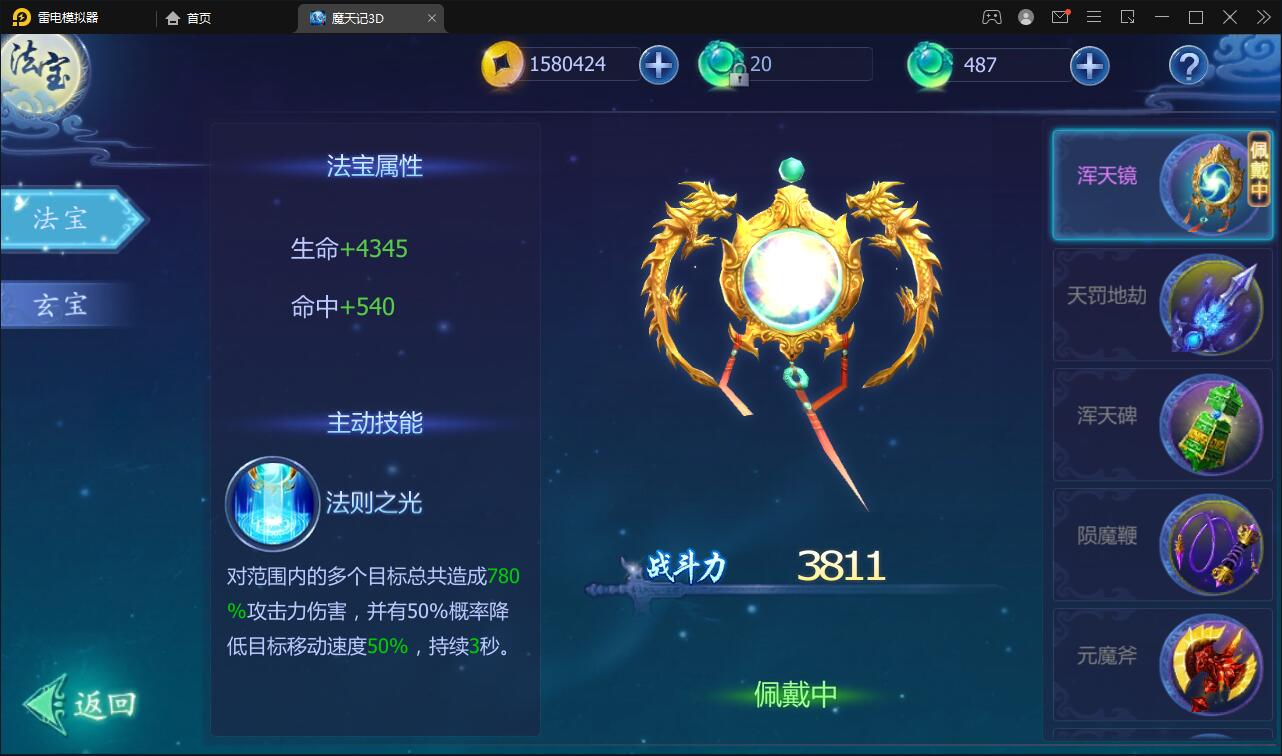Open the user account avatar menu
1282x756 pixels.
[x=1026, y=17]
